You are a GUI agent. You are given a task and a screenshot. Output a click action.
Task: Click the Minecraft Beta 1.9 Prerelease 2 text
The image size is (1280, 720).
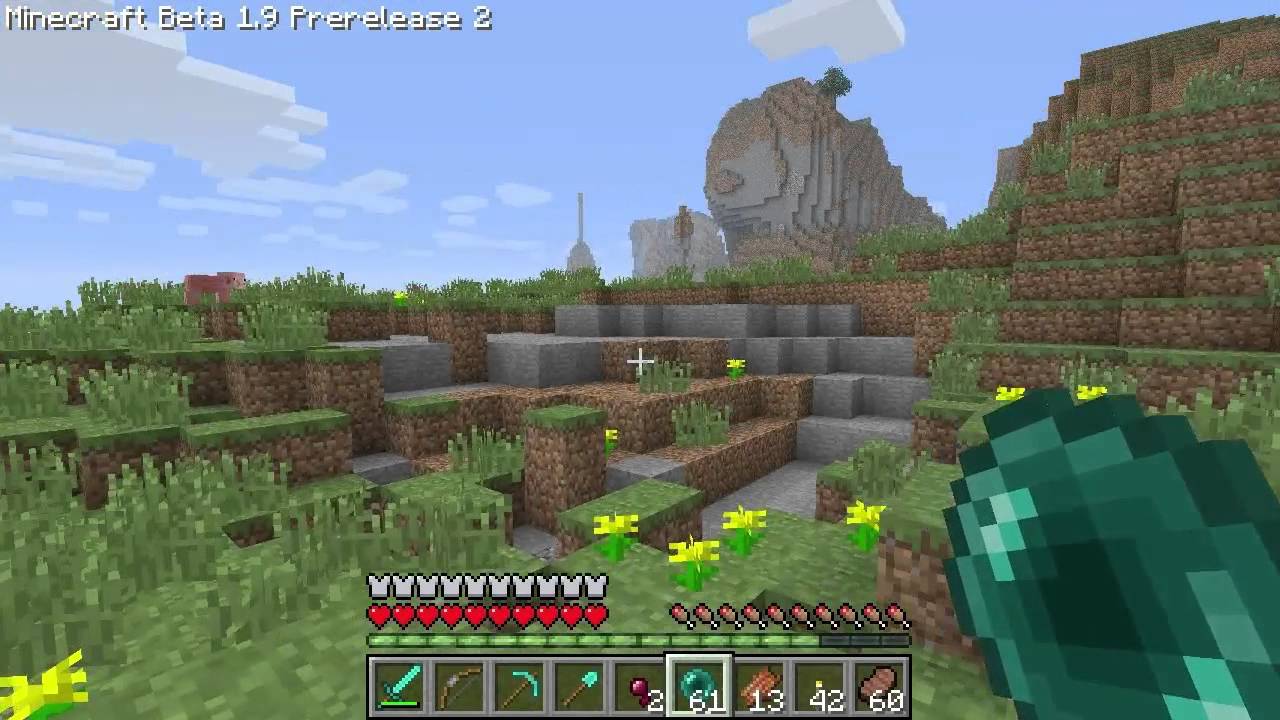coord(245,20)
